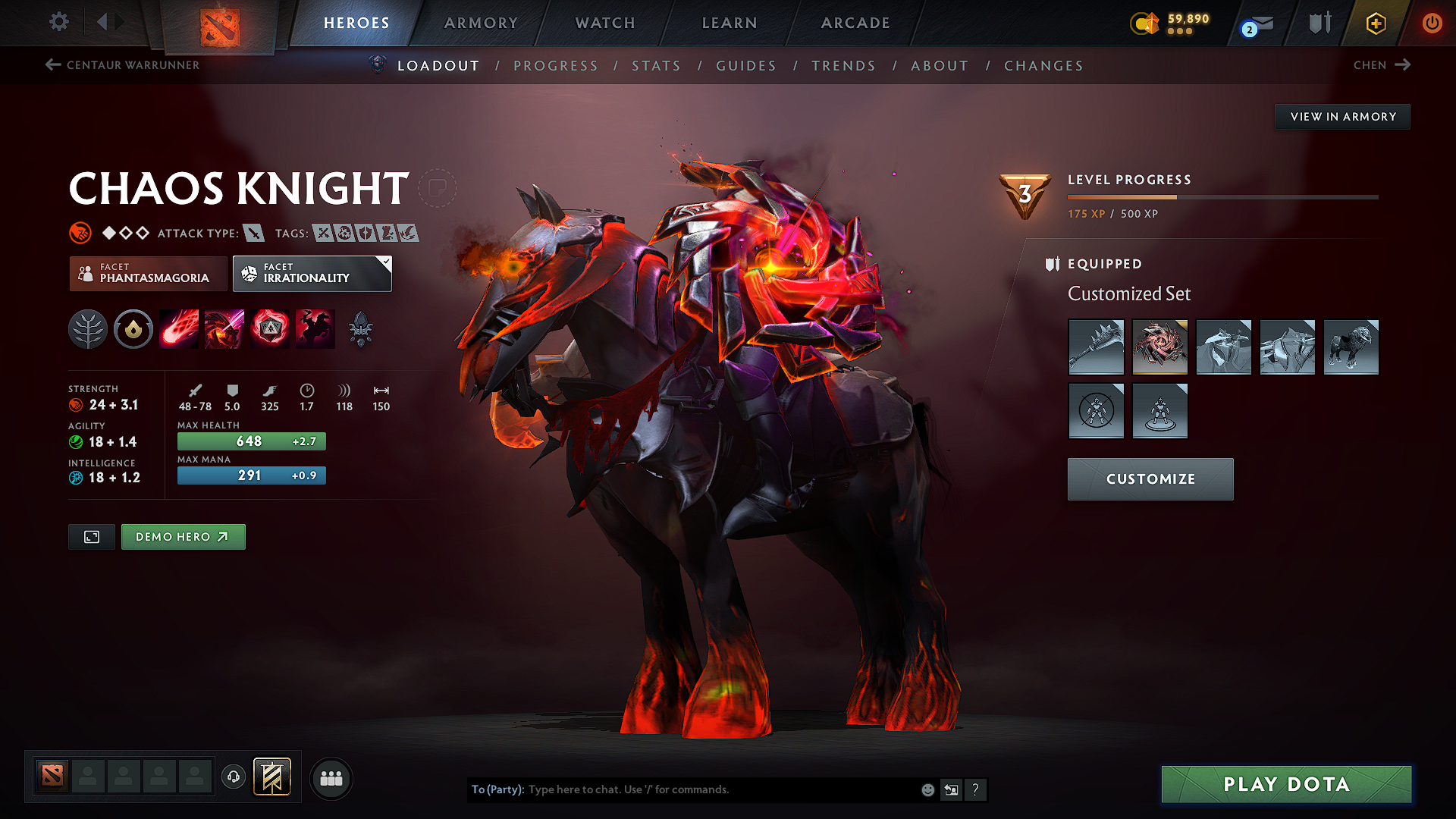The image size is (1456, 819).
Task: Open the To (Party) chat target selector
Action: [497, 789]
